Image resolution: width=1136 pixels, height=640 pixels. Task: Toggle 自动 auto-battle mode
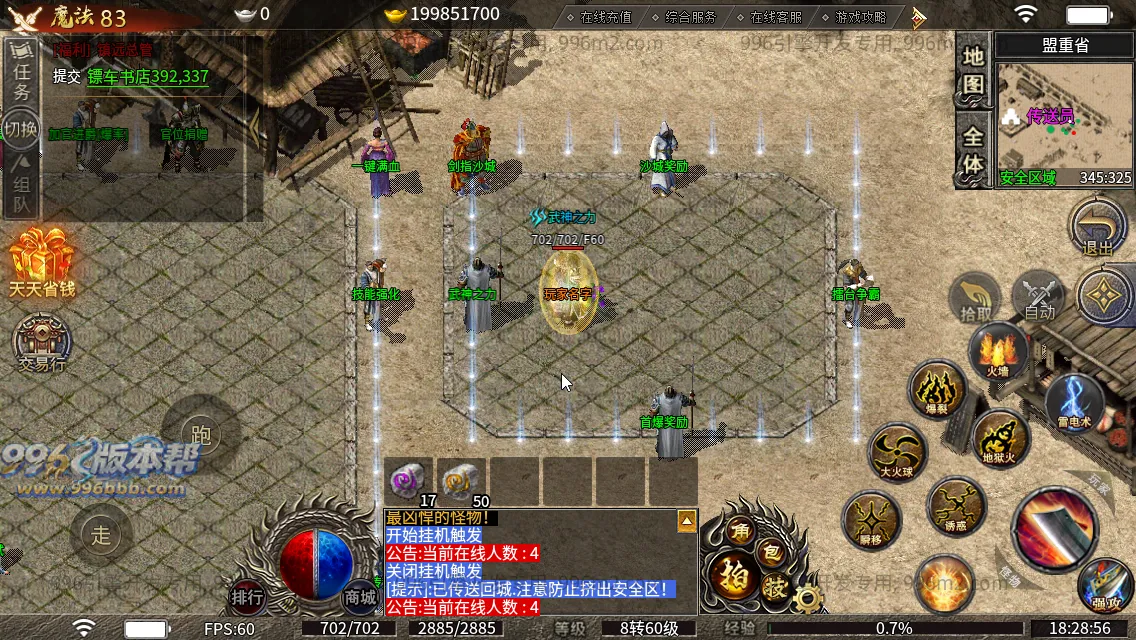pos(1039,297)
